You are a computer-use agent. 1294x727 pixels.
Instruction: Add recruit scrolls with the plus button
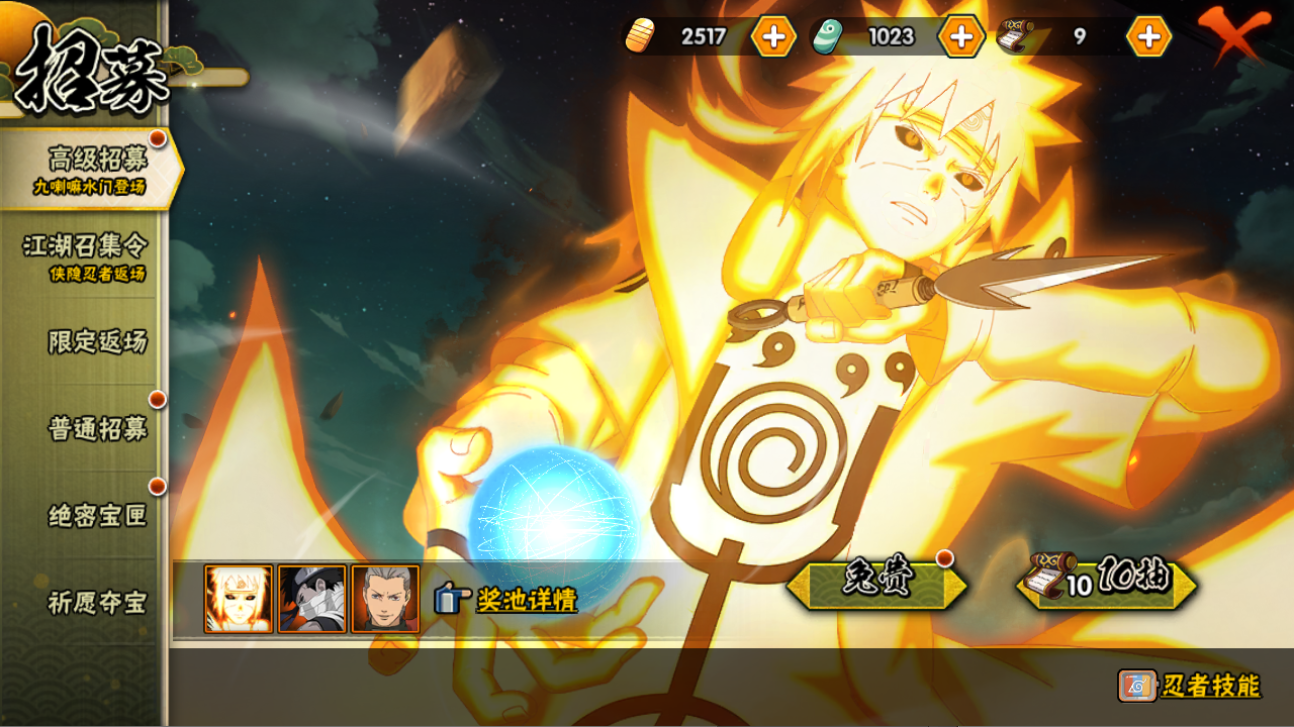click(x=1148, y=37)
